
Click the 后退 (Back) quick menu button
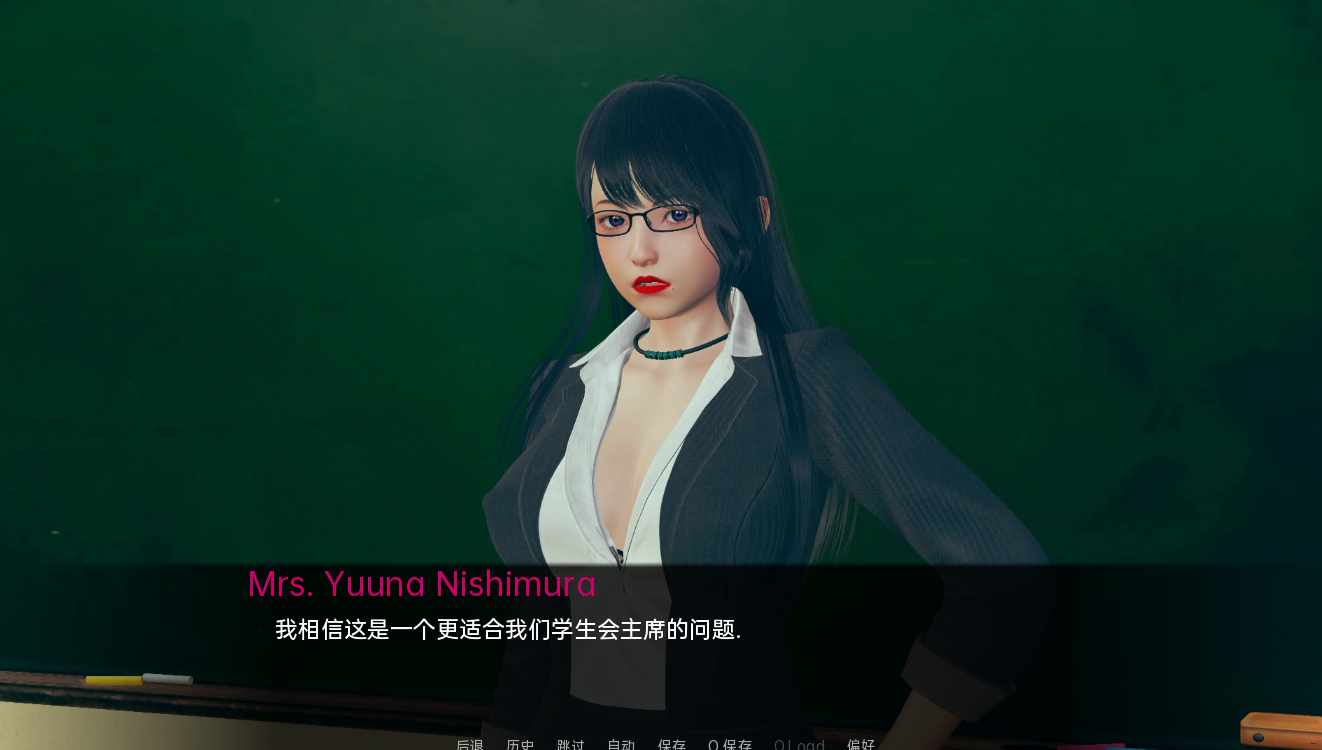[x=470, y=745]
